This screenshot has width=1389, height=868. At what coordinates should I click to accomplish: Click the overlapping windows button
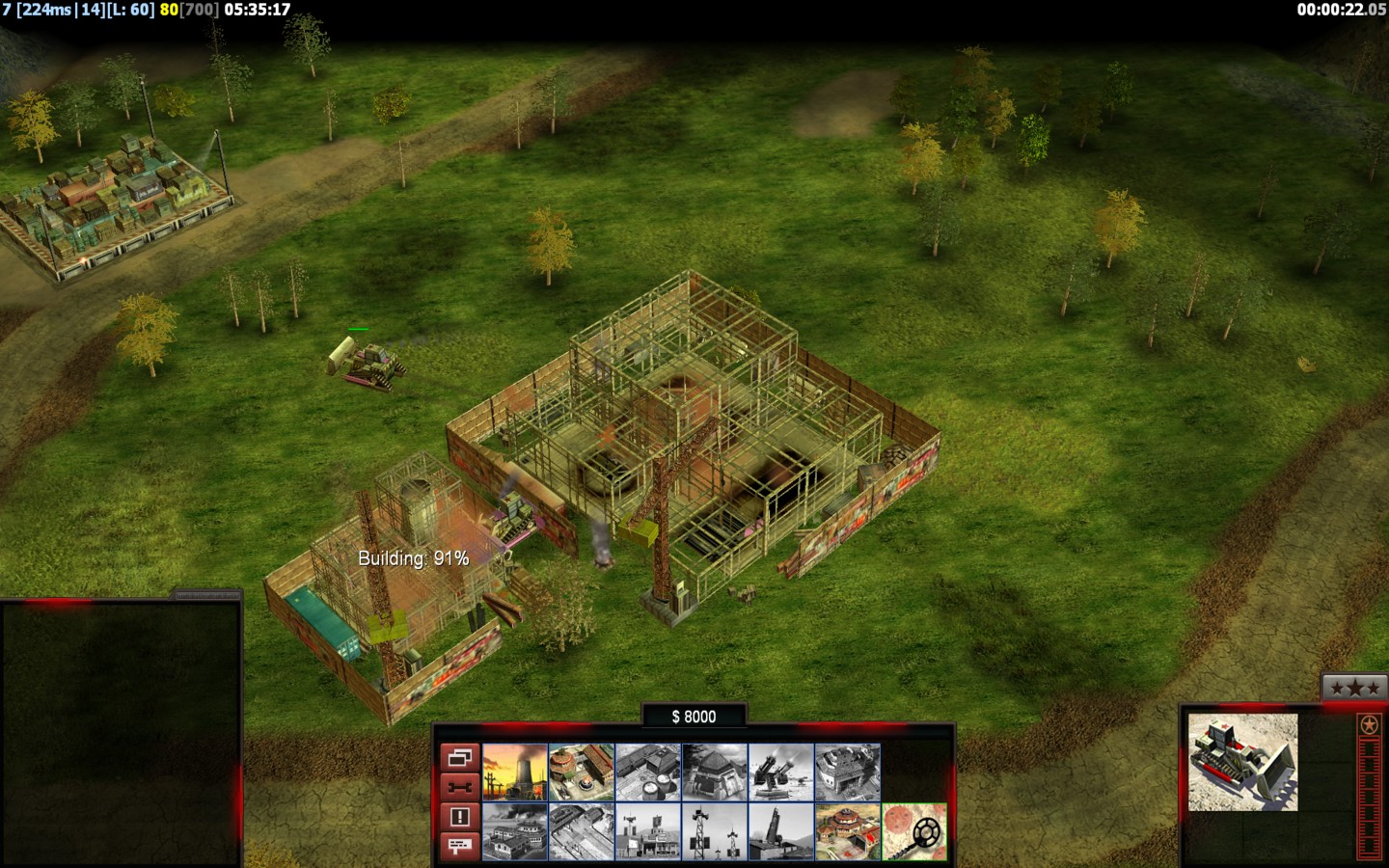click(459, 758)
